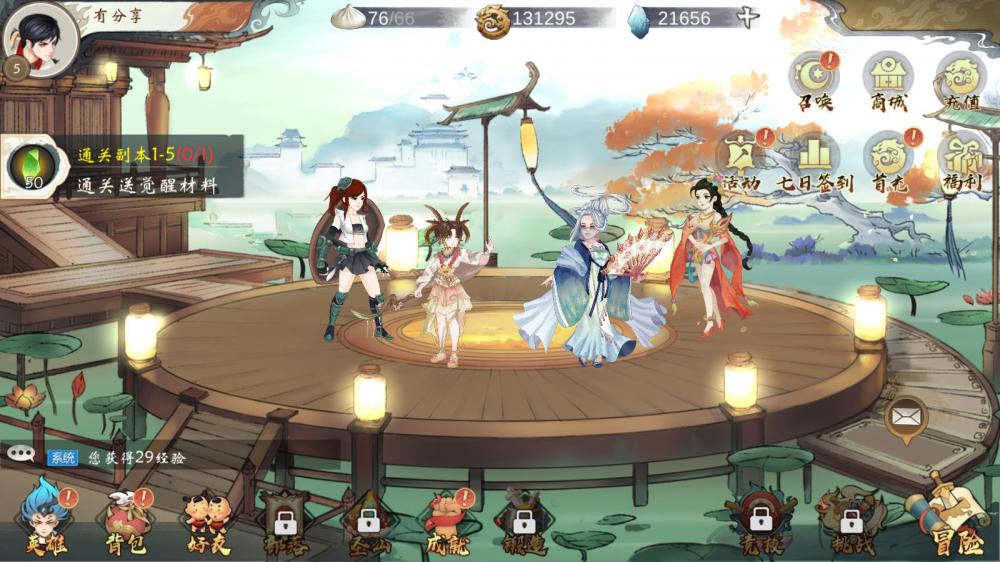Open the 福利 welfare rewards
Image resolution: width=1000 pixels, height=562 pixels.
point(960,160)
